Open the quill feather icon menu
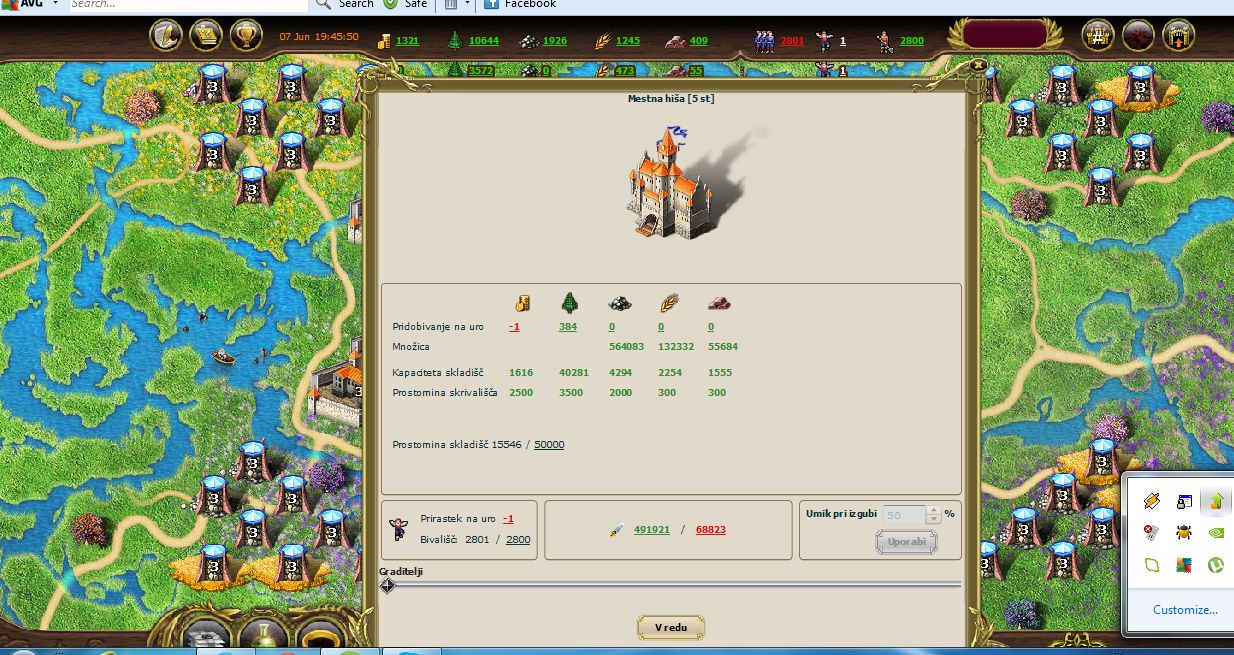 click(x=165, y=36)
